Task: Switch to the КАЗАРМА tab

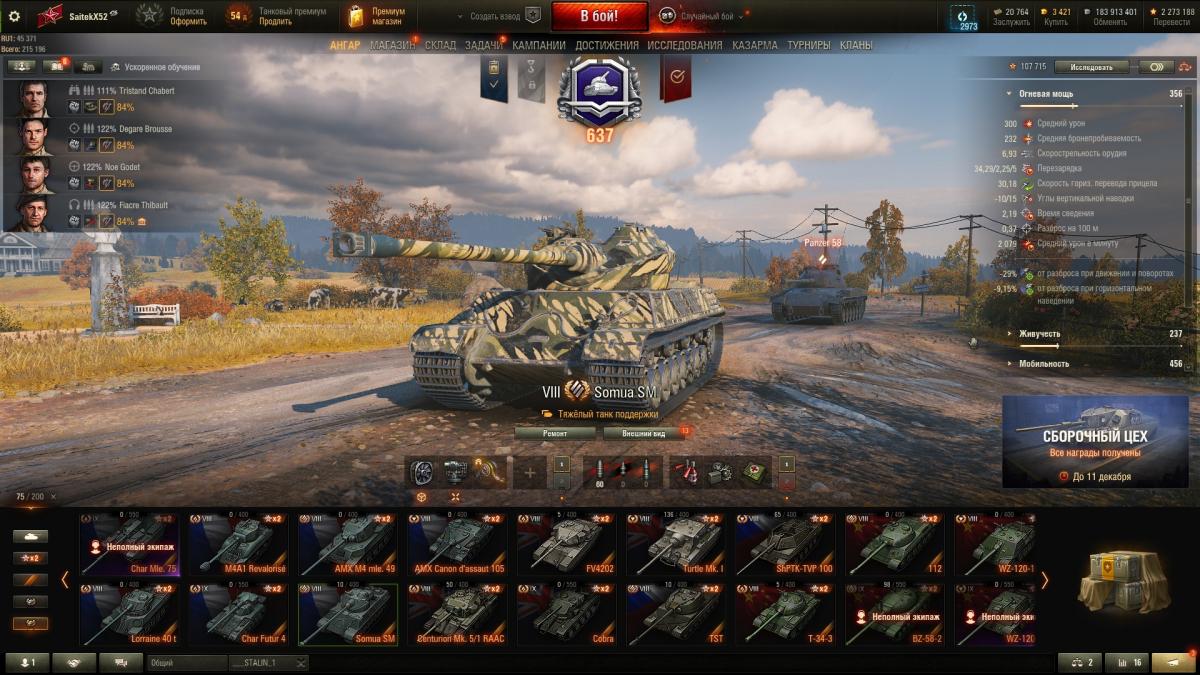Action: [x=754, y=45]
